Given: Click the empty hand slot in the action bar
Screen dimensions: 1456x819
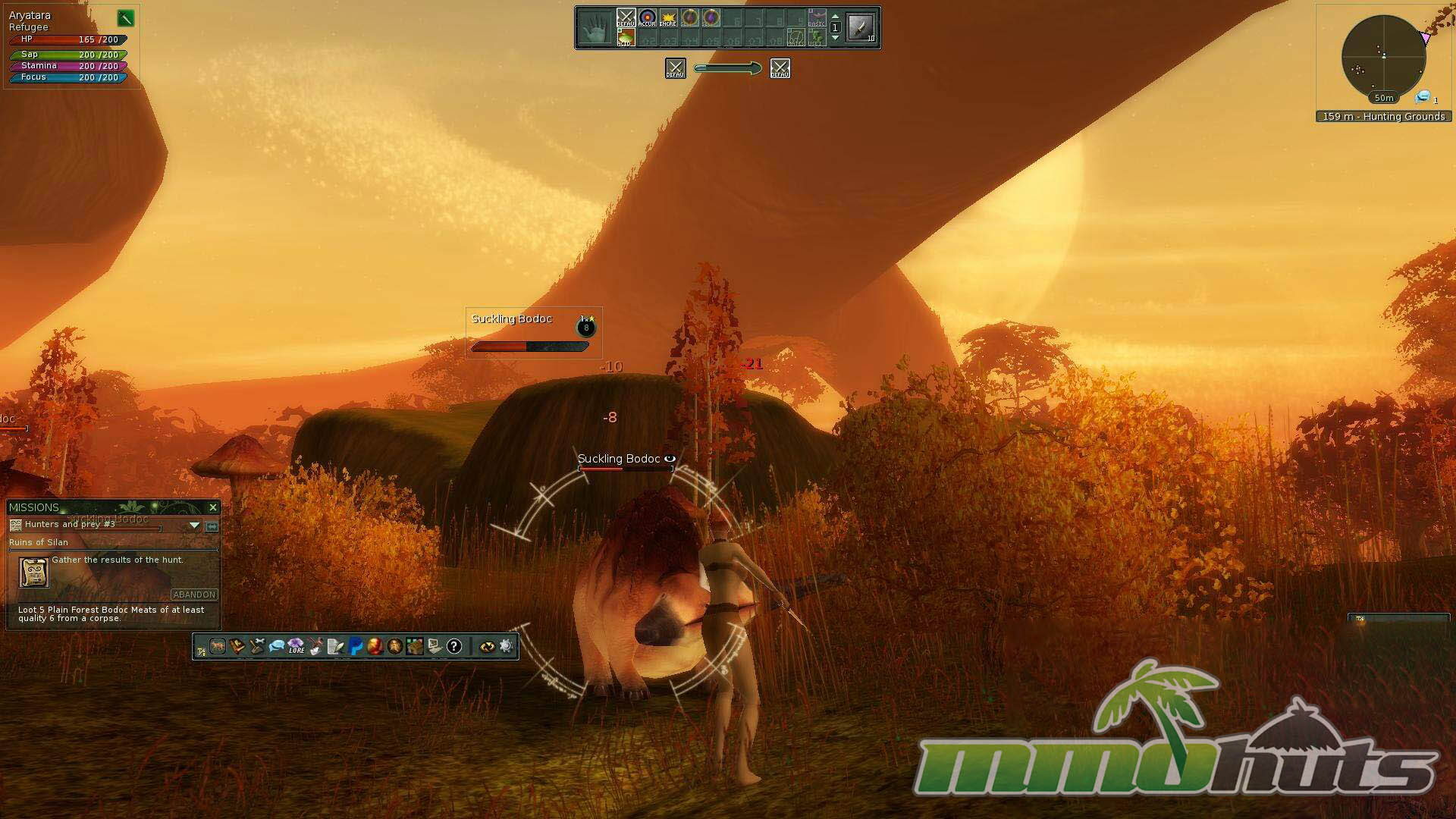Looking at the screenshot, I should click(x=595, y=29).
